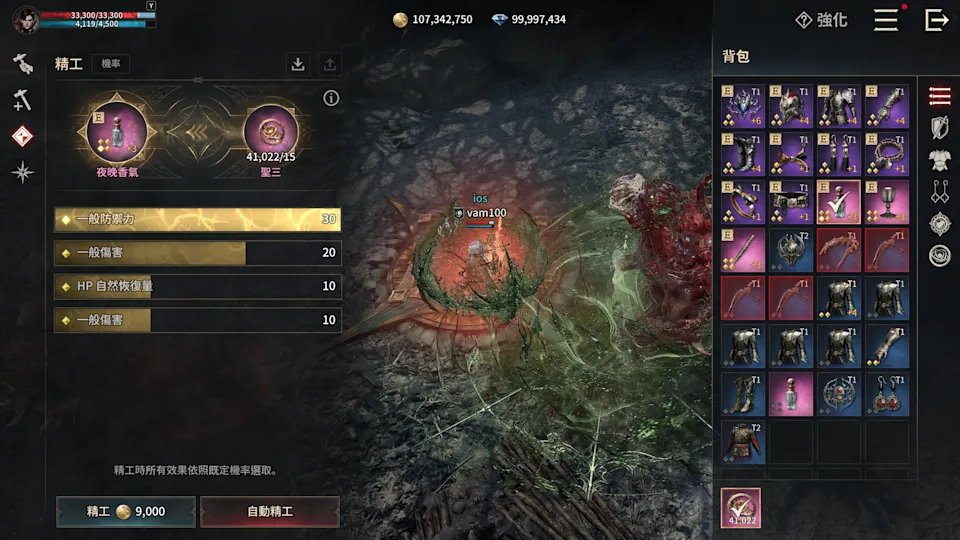This screenshot has height=540, width=960.
Task: Click the download arrow save icon
Action: coord(298,64)
